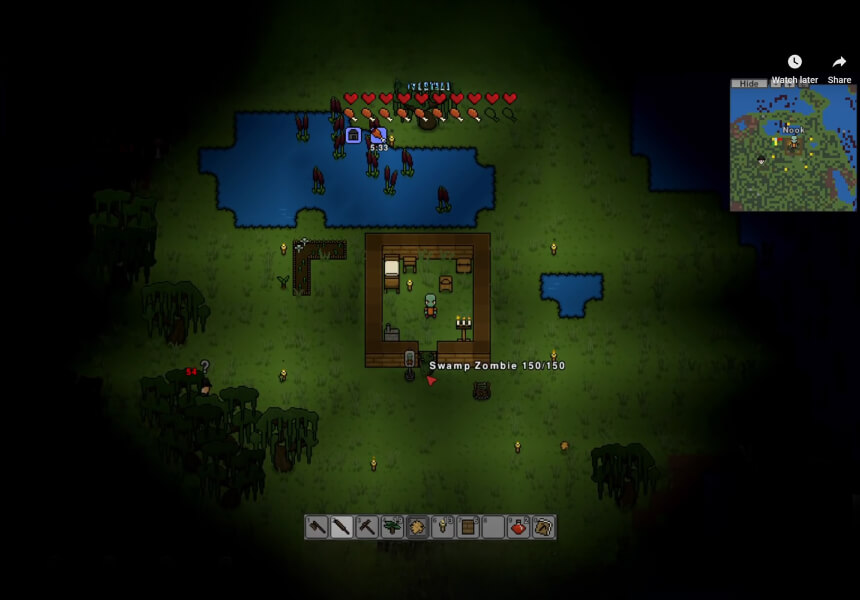Add video to Watch later
This screenshot has height=600, width=860.
(794, 68)
